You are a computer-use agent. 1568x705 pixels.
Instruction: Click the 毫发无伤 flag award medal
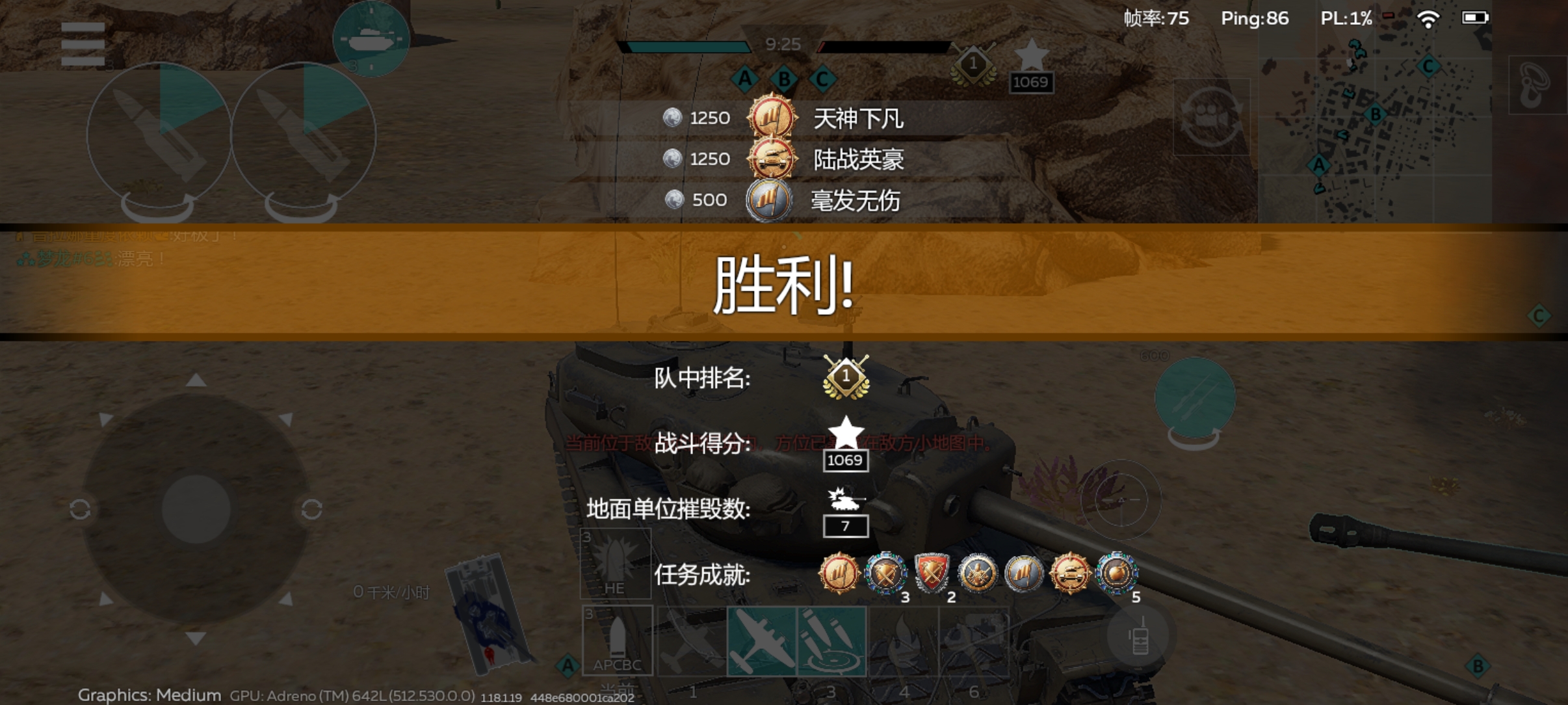pos(769,201)
